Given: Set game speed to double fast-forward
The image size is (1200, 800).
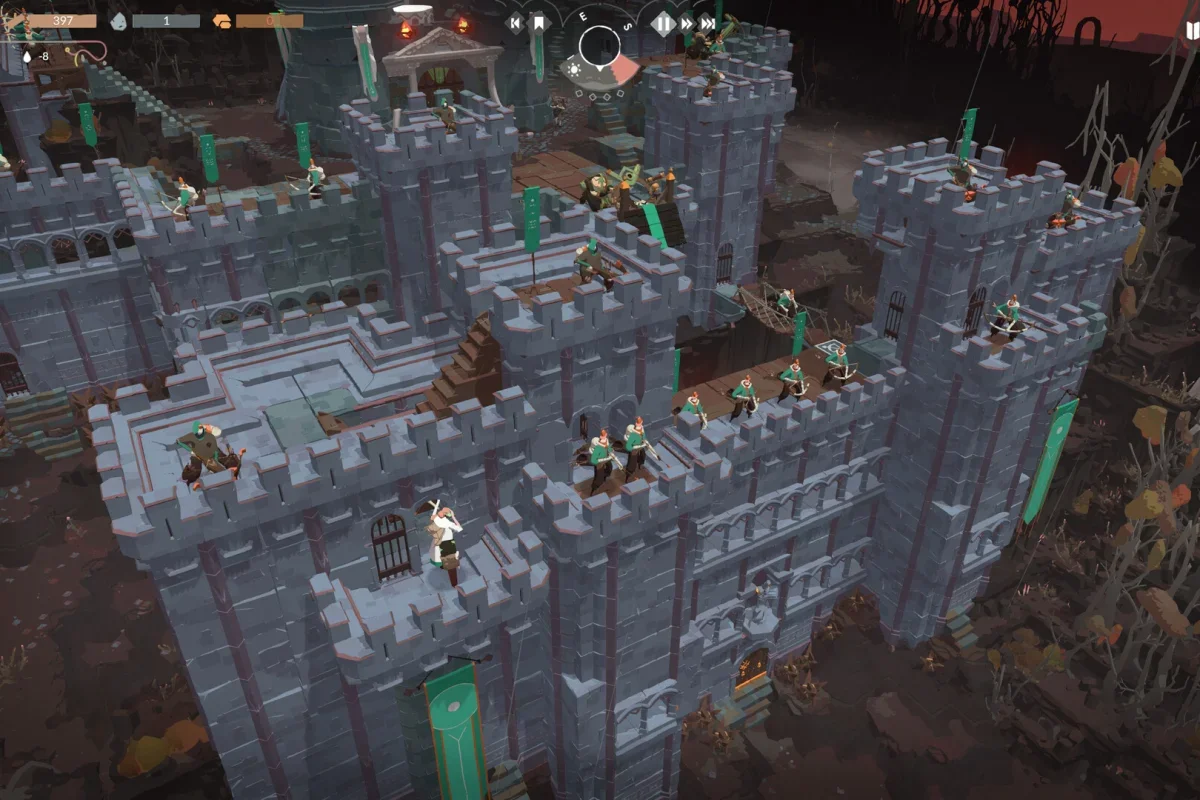Looking at the screenshot, I should (688, 23).
